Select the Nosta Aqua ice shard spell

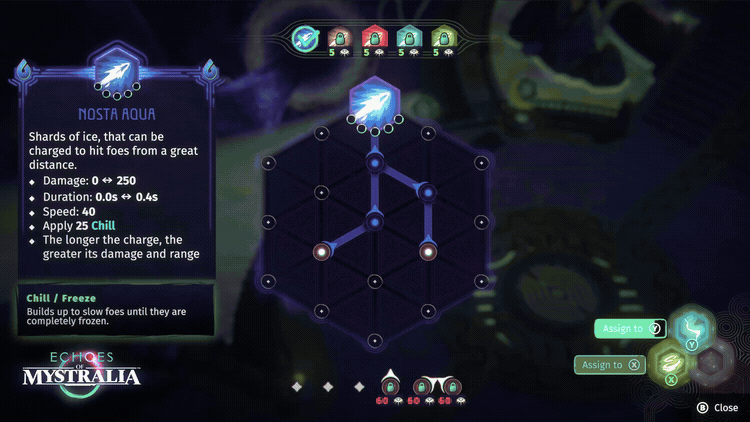click(x=305, y=38)
